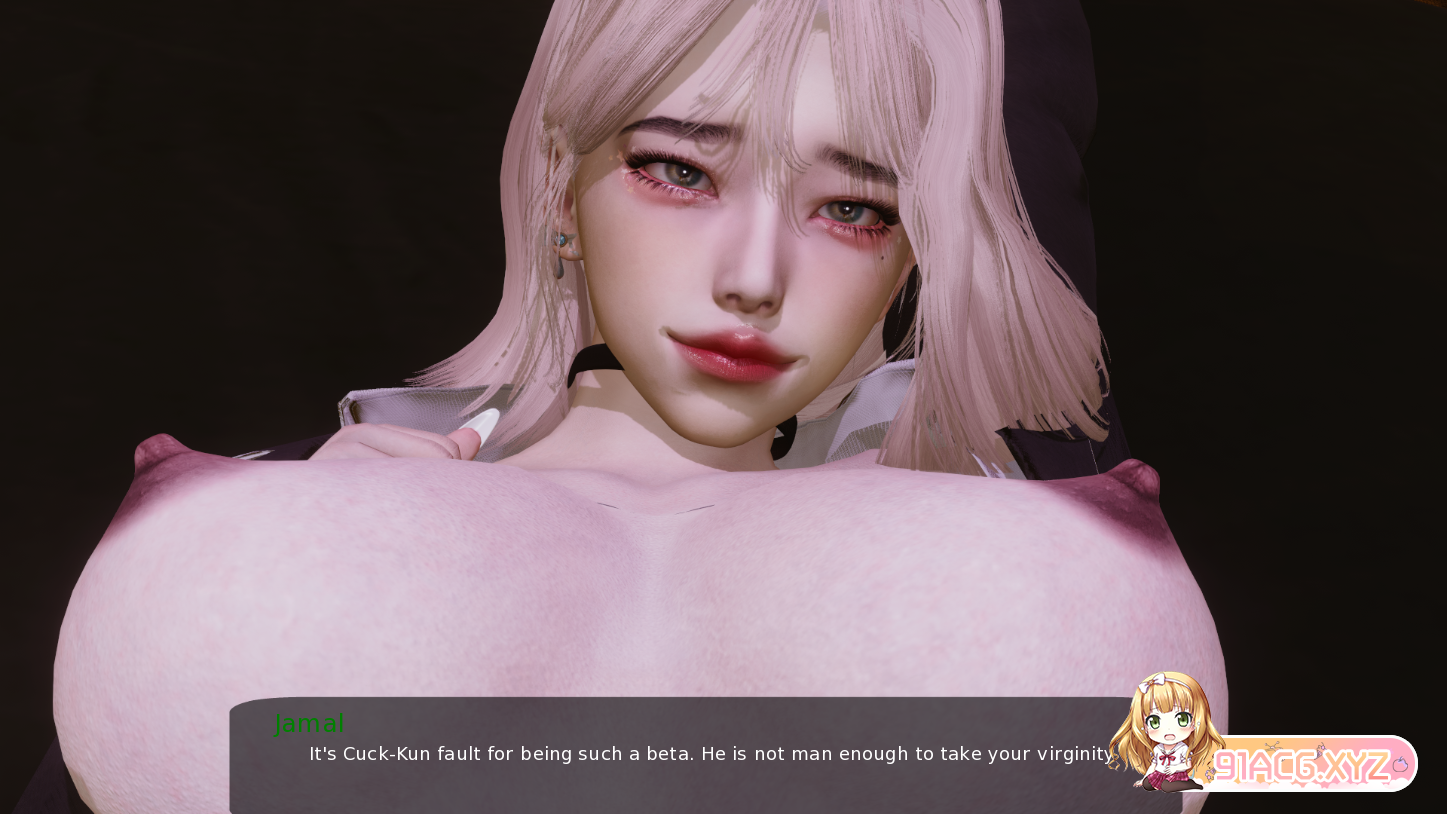Click the sparkle decoration on the watermark banner
Screen dimensions: 1447x814
point(1271,745)
